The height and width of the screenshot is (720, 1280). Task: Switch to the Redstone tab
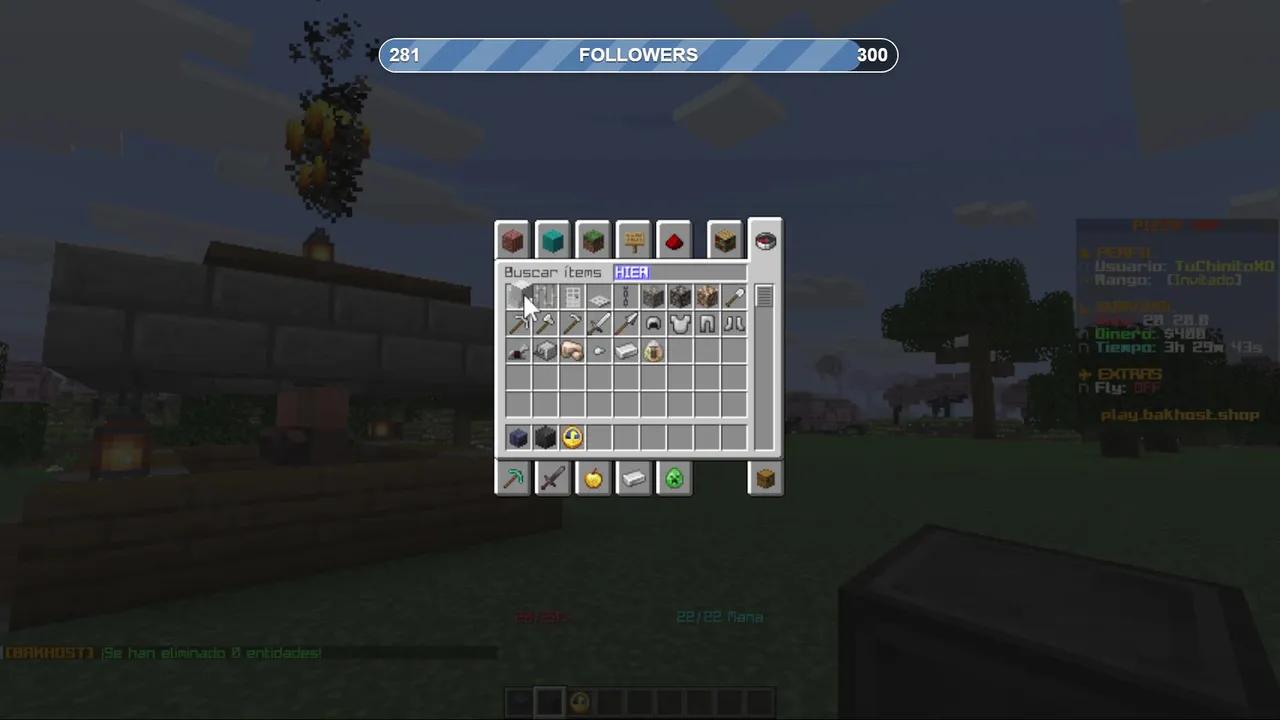(x=673, y=240)
